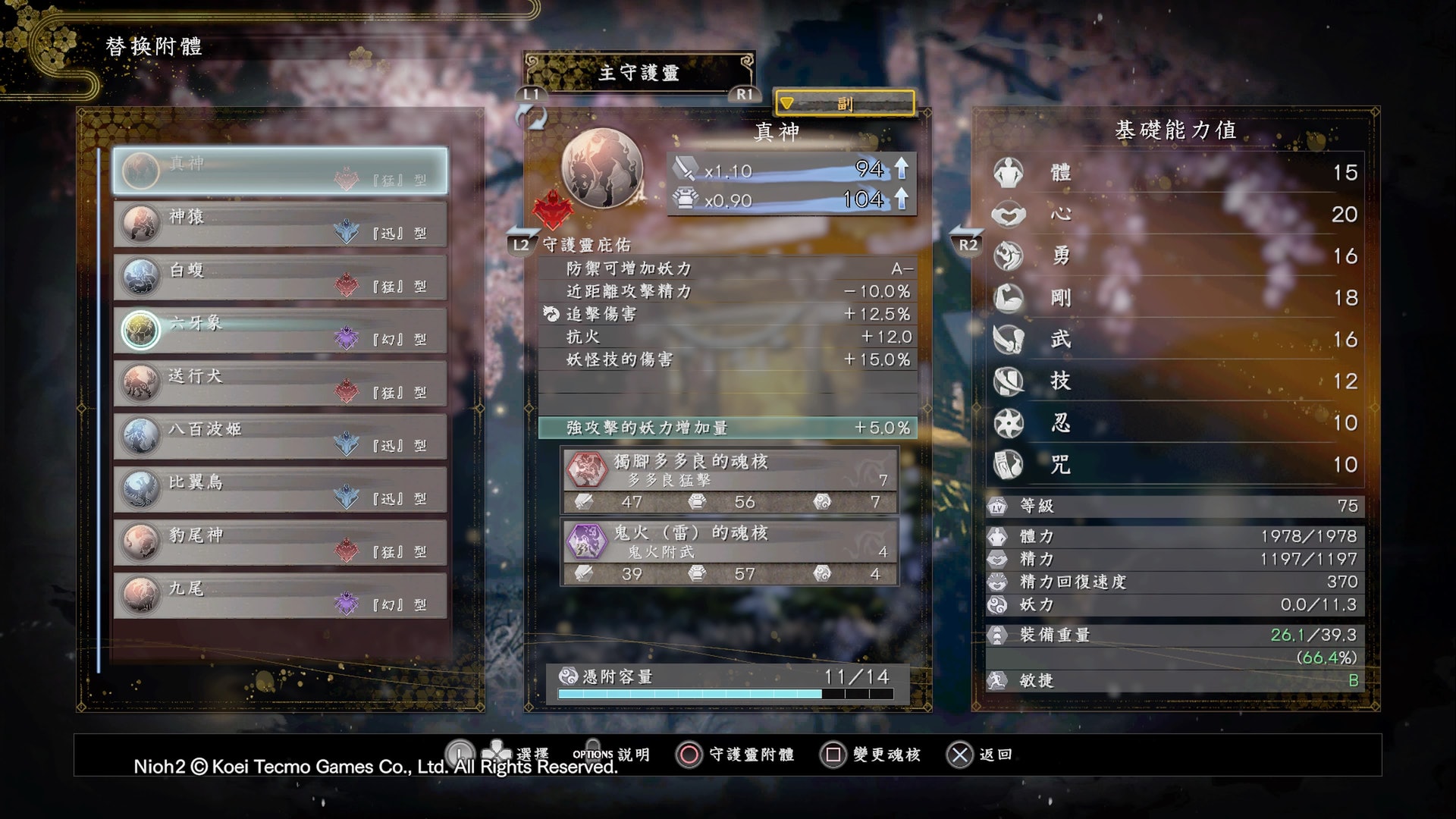Screen dimensions: 1456x819
Task: Select the 追擊傷害 blessing row
Action: (727, 314)
